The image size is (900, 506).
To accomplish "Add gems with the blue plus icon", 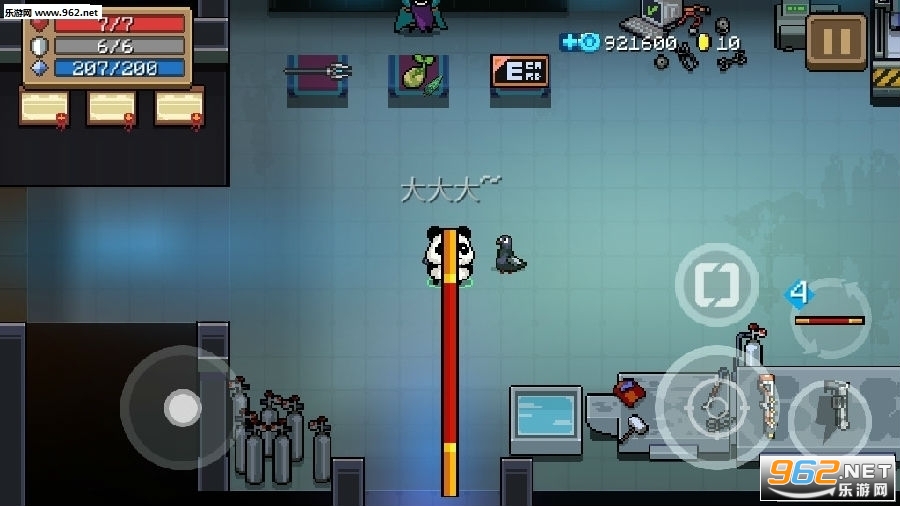I will (x=569, y=42).
